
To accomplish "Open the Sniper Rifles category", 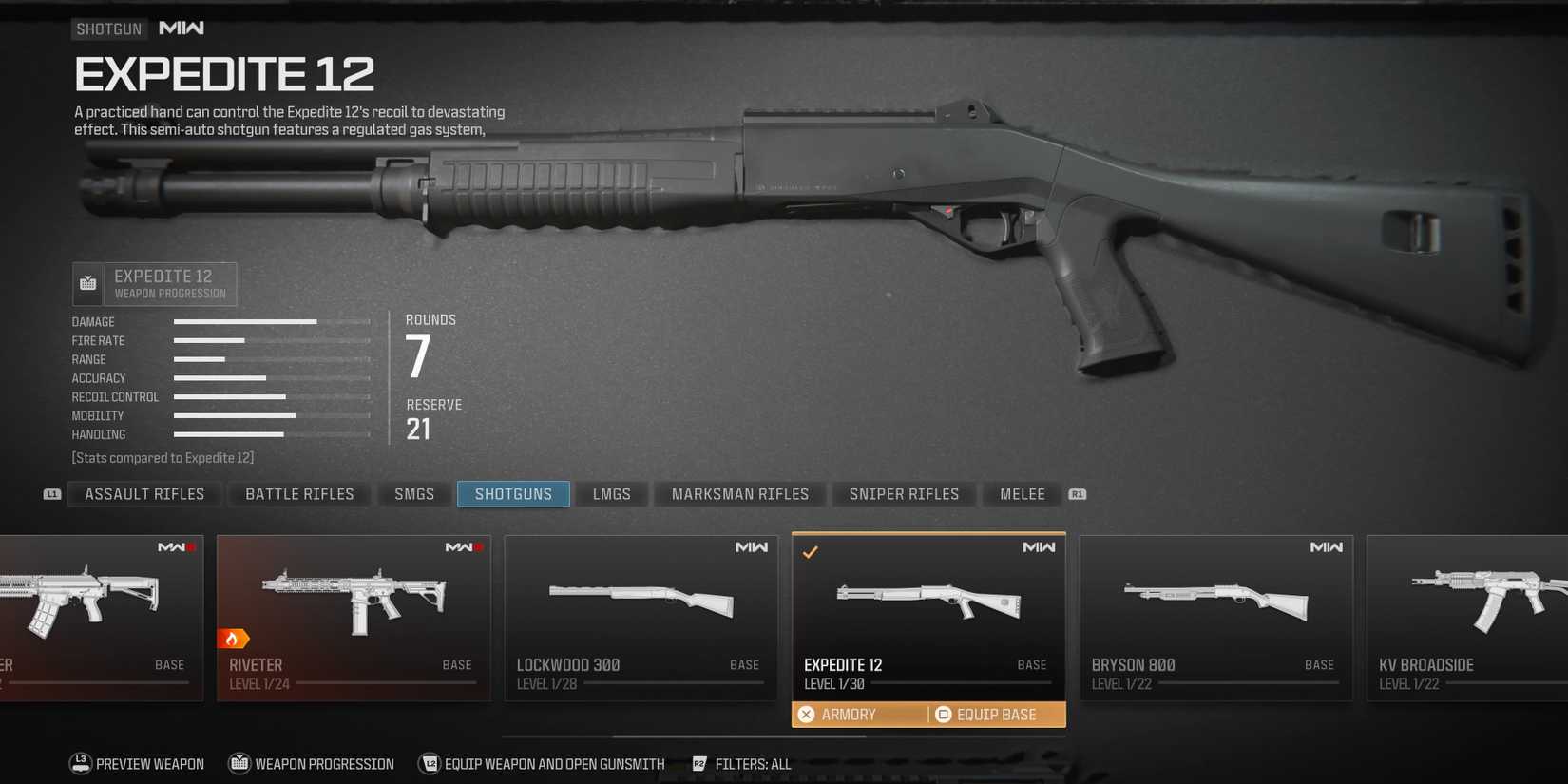I will 904,493.
